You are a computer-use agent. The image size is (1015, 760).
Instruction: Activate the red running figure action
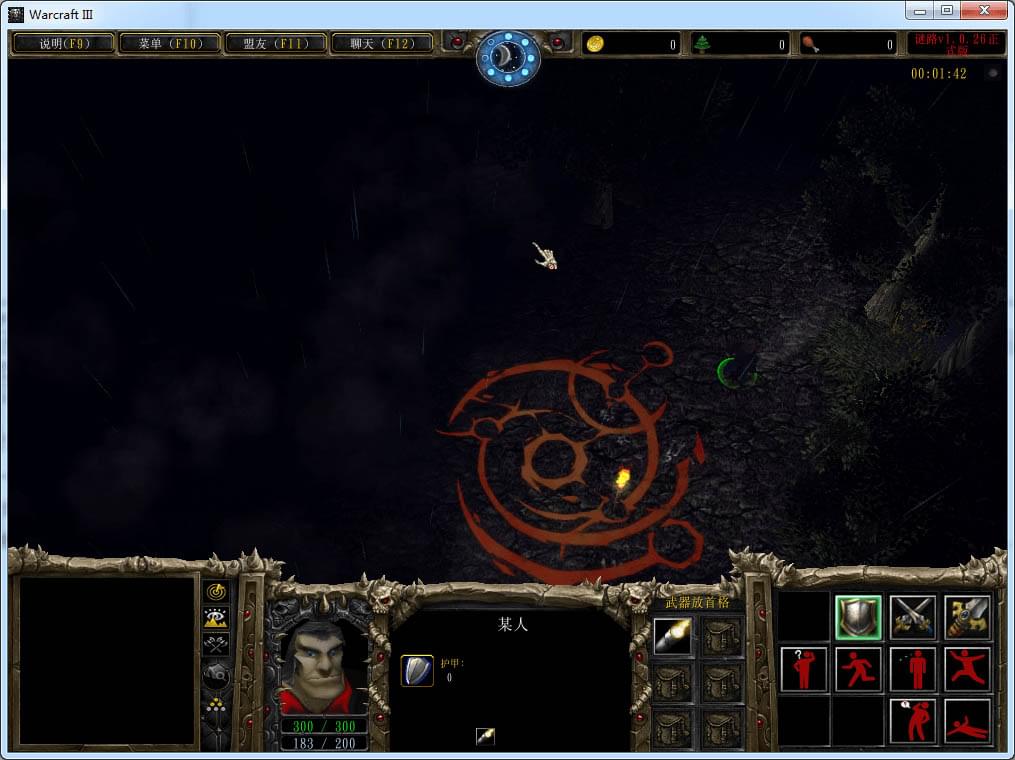click(x=859, y=669)
